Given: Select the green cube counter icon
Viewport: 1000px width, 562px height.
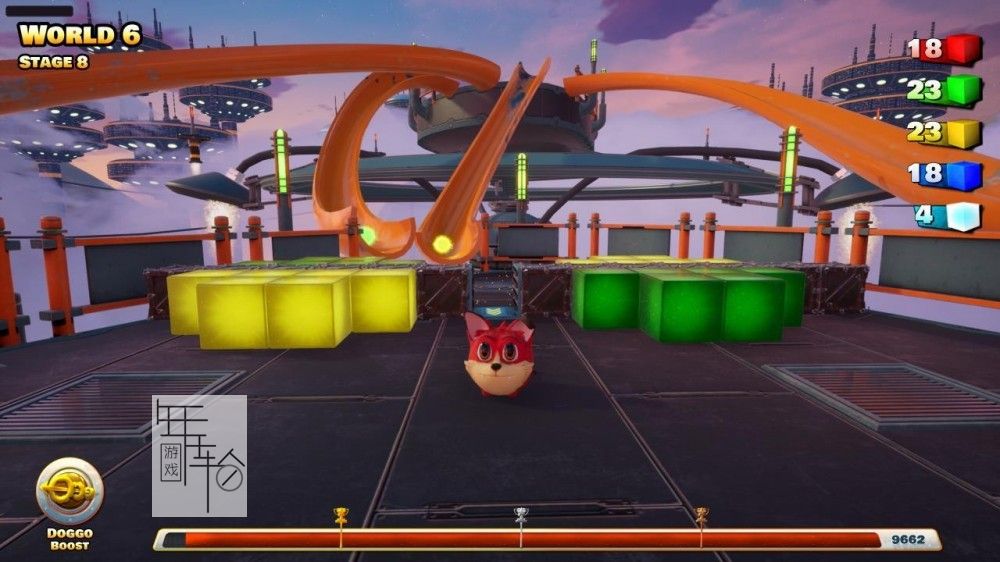Looking at the screenshot, I should (x=963, y=91).
